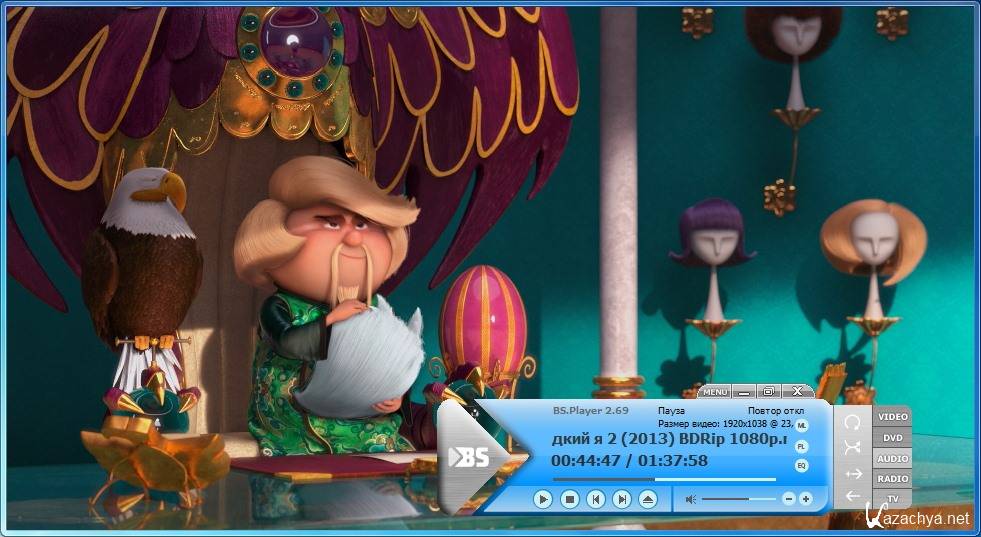Show the playlist with the PL button
Image resolution: width=981 pixels, height=537 pixels.
click(801, 446)
